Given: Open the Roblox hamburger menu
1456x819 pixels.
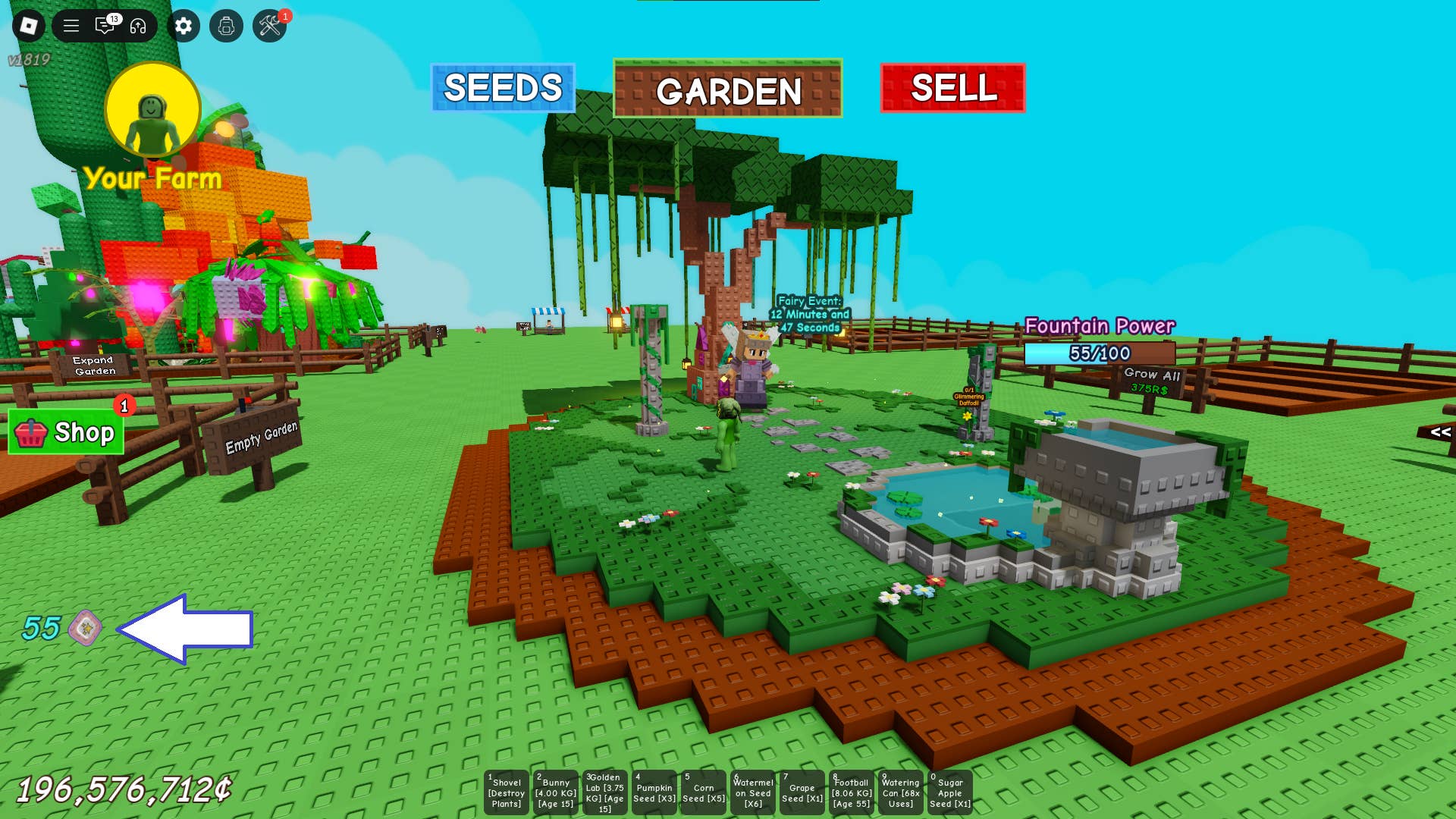Looking at the screenshot, I should point(70,24).
